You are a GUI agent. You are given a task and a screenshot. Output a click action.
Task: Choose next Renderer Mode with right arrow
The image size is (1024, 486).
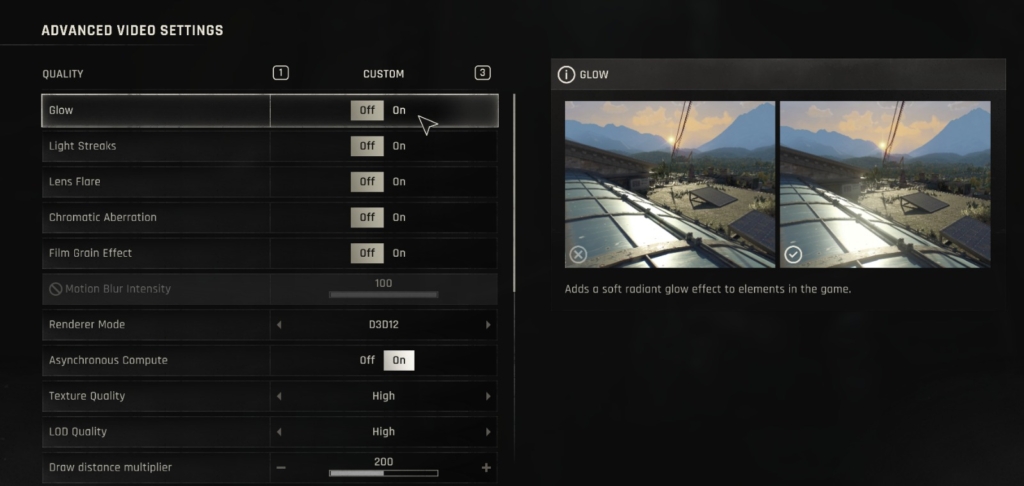(488, 325)
